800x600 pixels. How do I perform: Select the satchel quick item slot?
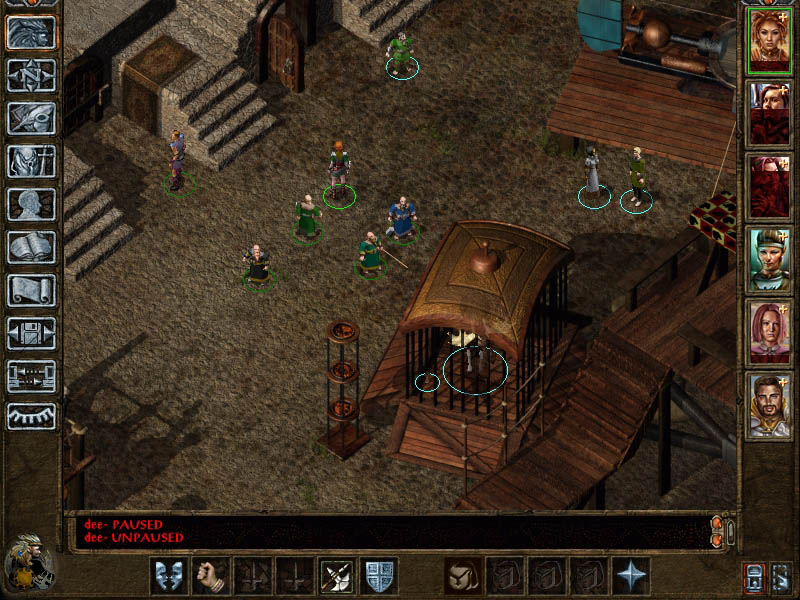click(x=462, y=576)
